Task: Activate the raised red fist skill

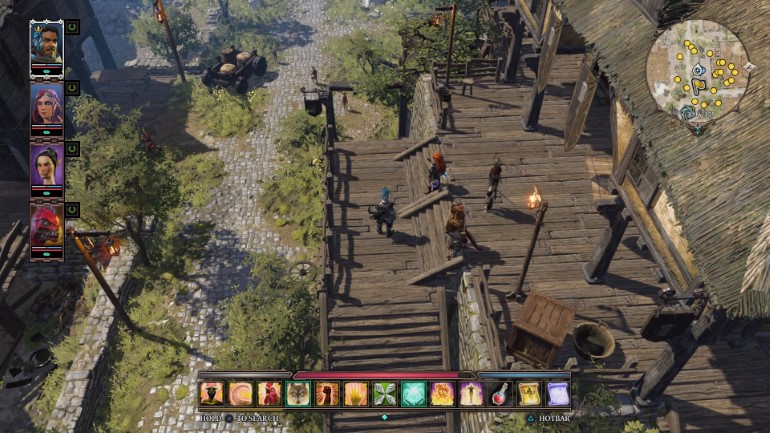Action: click(x=327, y=394)
